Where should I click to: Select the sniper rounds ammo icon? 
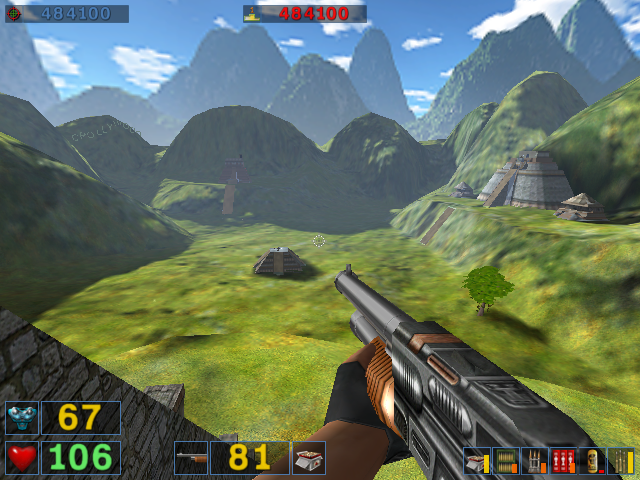coord(620,461)
